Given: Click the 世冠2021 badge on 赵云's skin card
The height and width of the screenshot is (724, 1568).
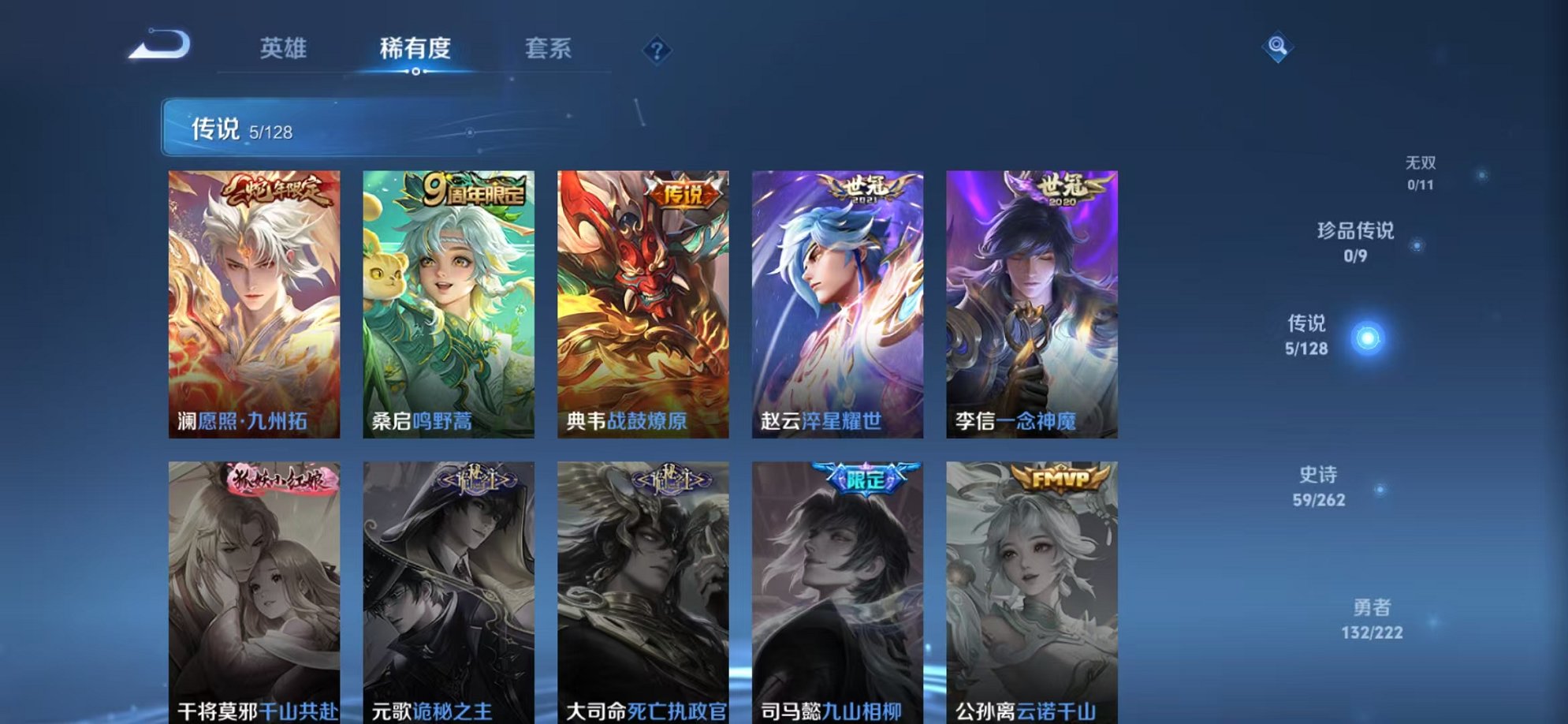Looking at the screenshot, I should [861, 188].
